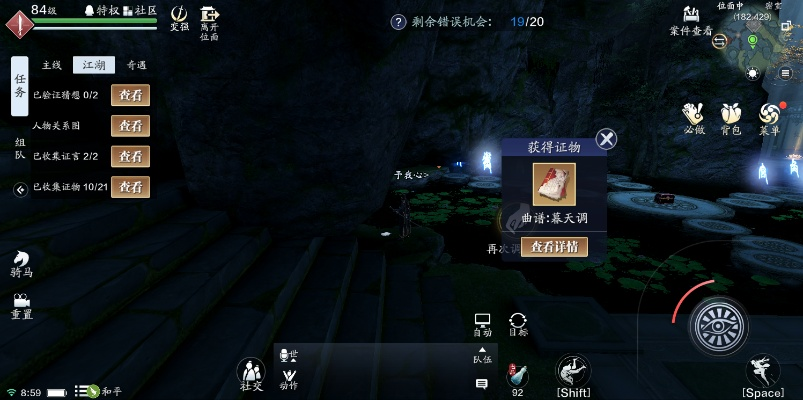Open 案件查看 case review
The height and width of the screenshot is (400, 803).
coord(691,19)
